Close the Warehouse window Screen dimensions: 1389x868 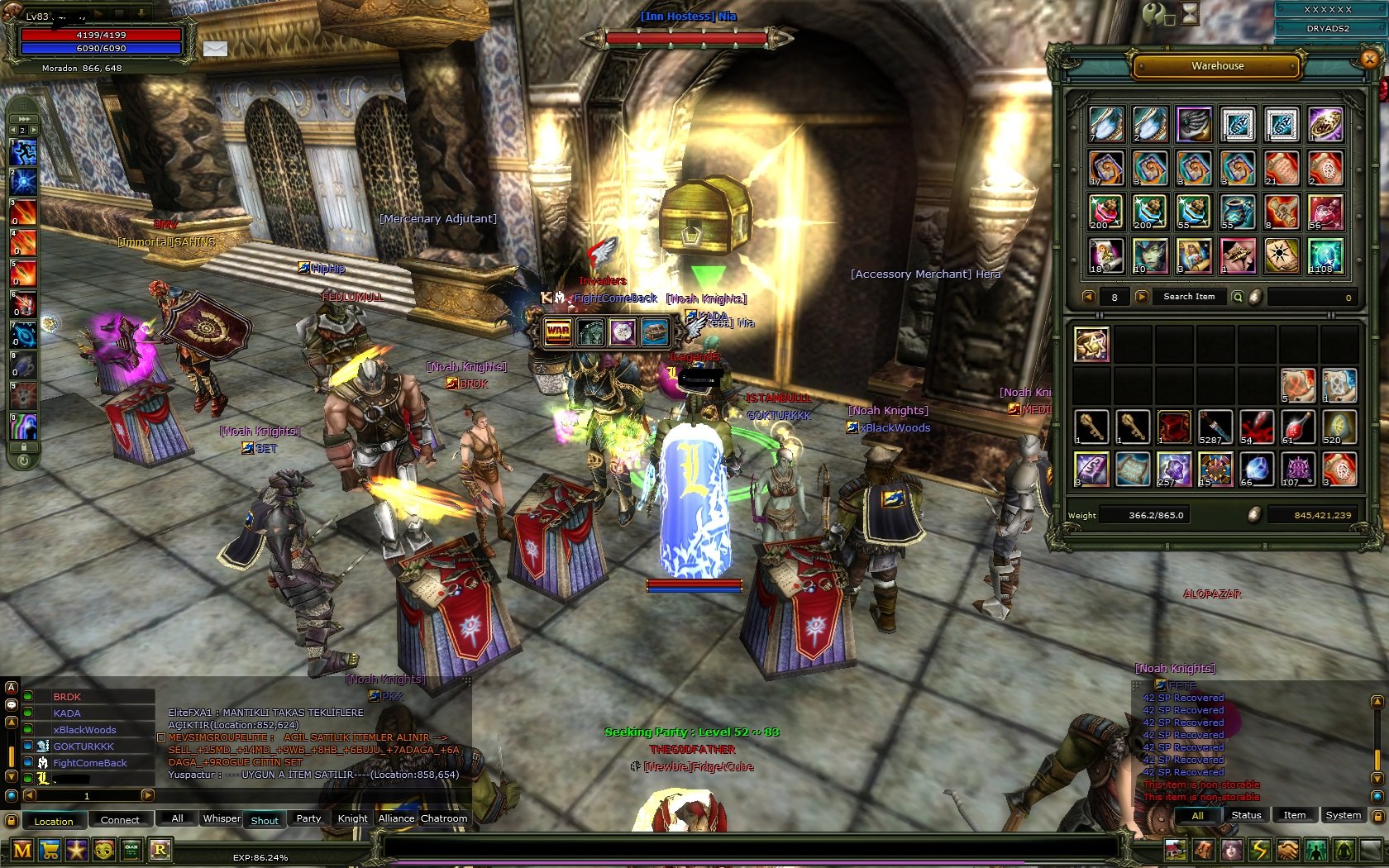tap(1369, 59)
